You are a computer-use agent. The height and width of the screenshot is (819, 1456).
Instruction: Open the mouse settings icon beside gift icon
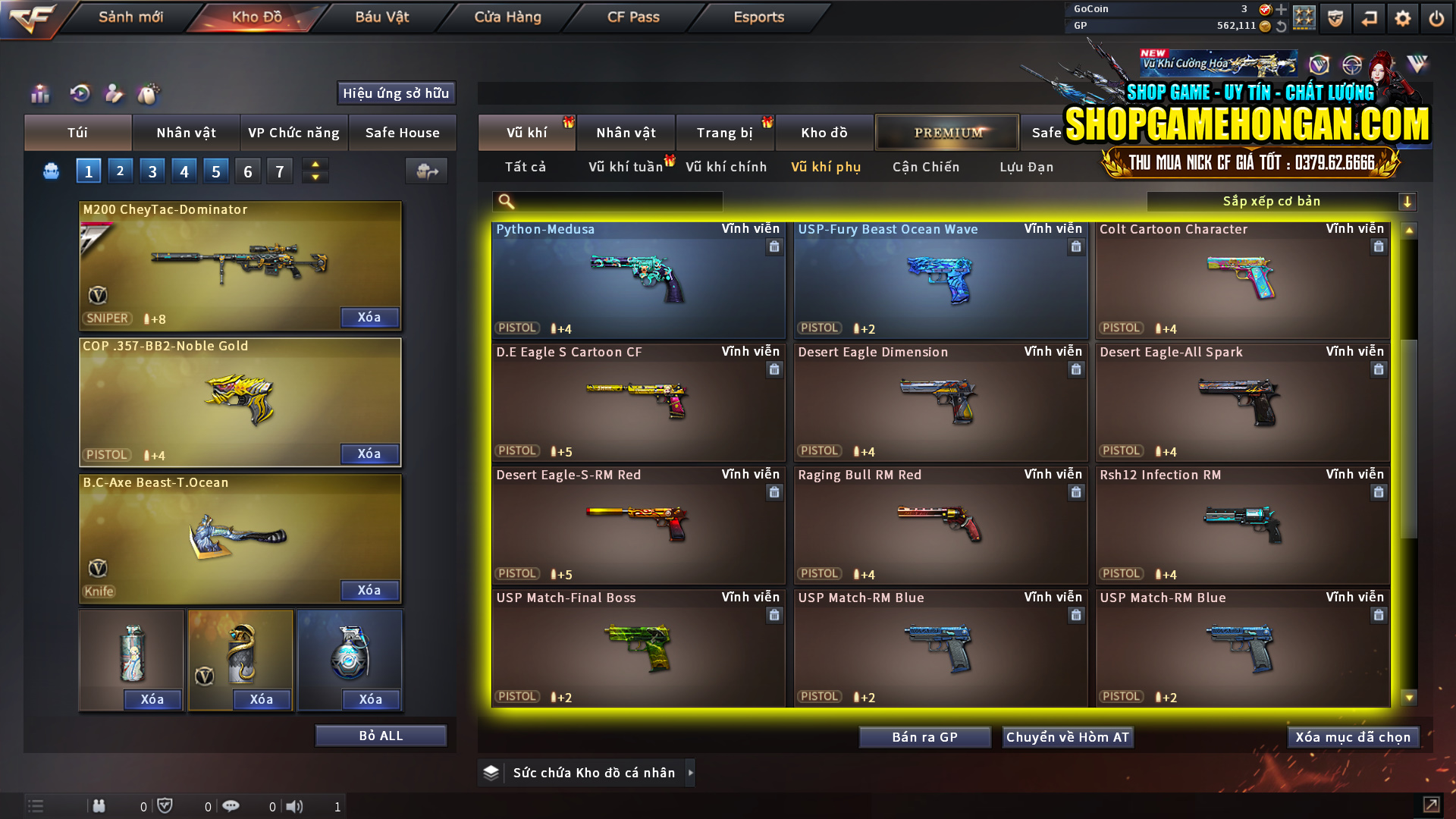click(x=149, y=93)
